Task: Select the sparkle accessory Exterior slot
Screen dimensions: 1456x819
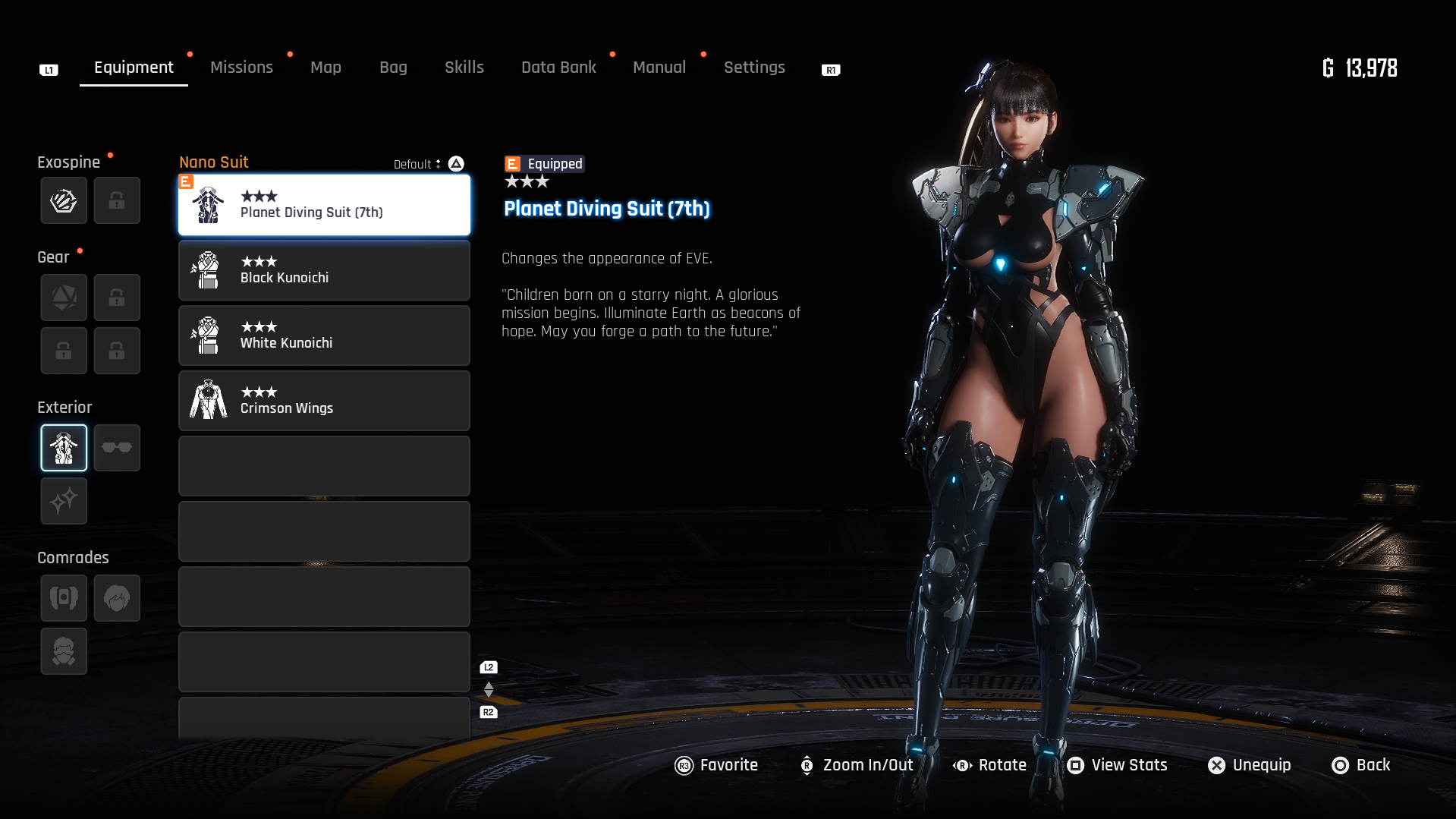Action: pos(64,501)
